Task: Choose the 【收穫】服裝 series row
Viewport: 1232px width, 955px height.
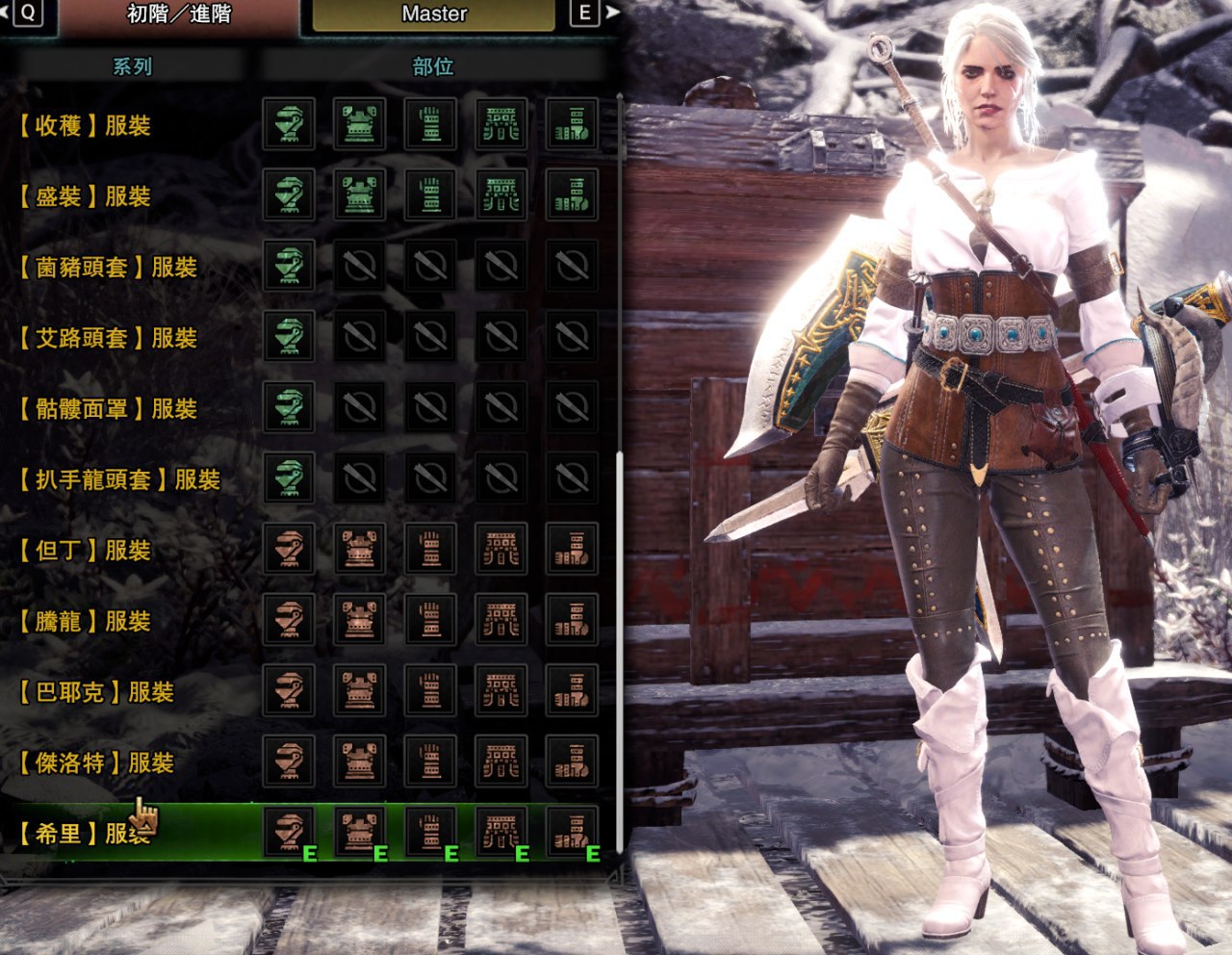Action: (x=85, y=126)
